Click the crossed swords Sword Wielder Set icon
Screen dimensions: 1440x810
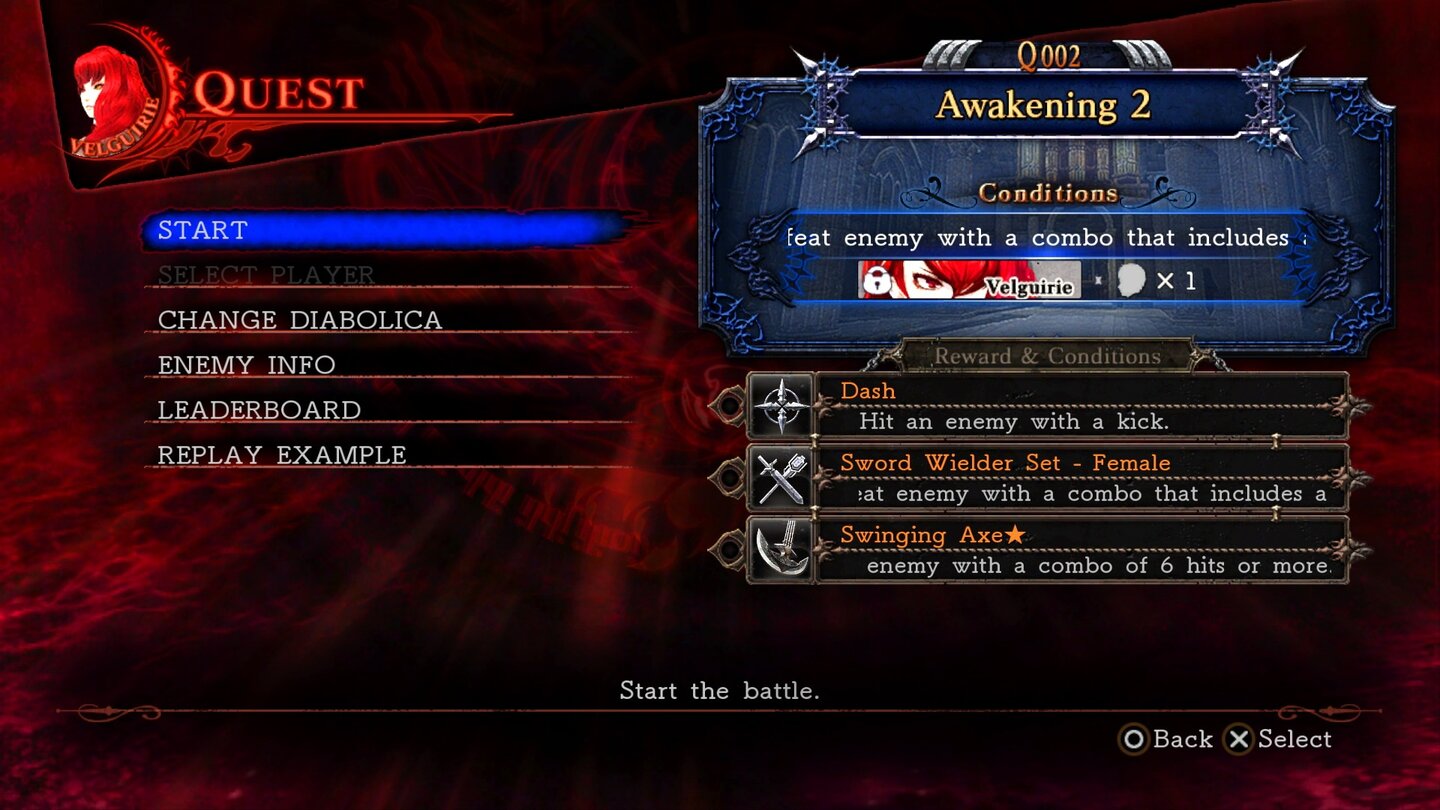tap(781, 478)
